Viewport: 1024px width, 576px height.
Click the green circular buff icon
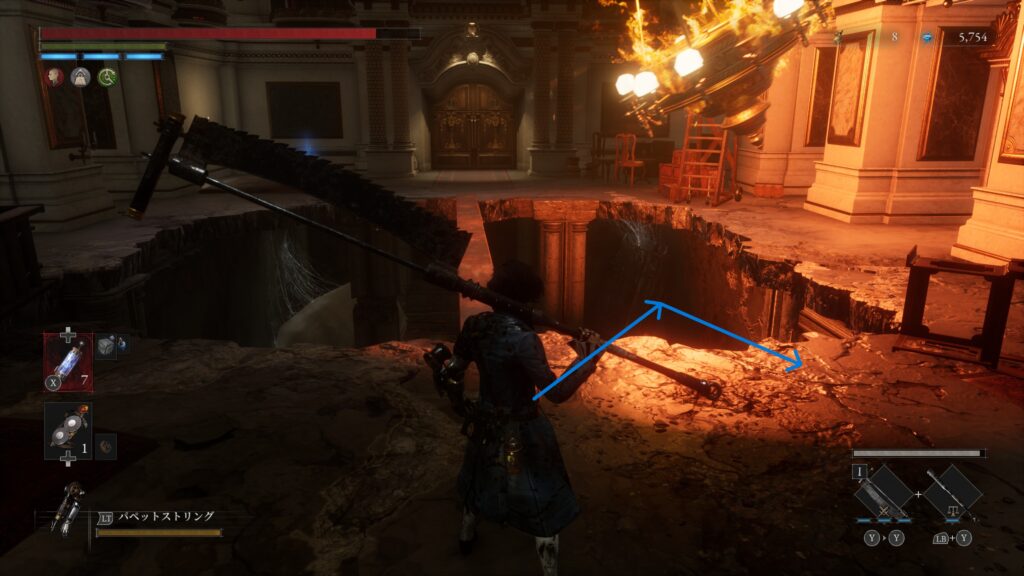click(106, 77)
